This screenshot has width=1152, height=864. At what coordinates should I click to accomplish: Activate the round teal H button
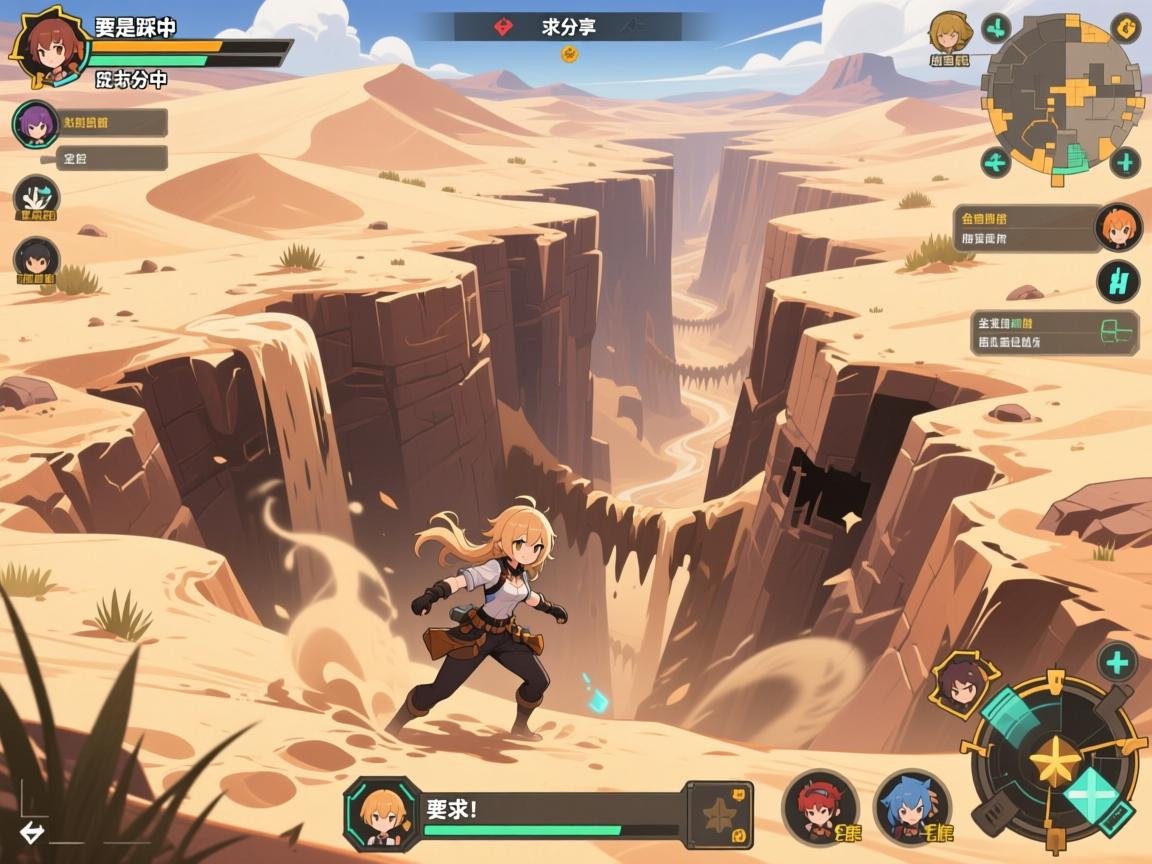[x=1118, y=281]
